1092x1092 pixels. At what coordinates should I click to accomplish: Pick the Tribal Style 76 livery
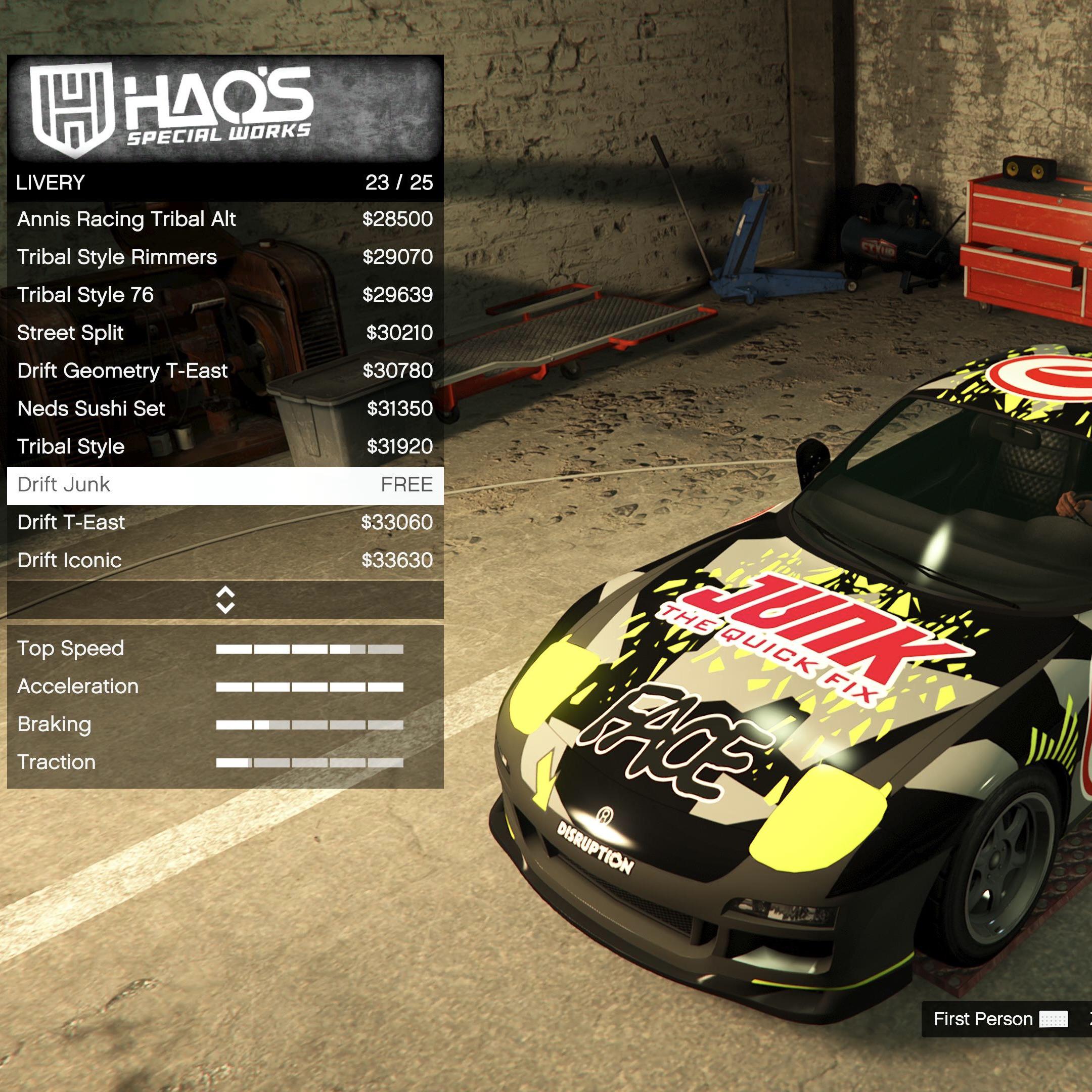click(x=225, y=295)
